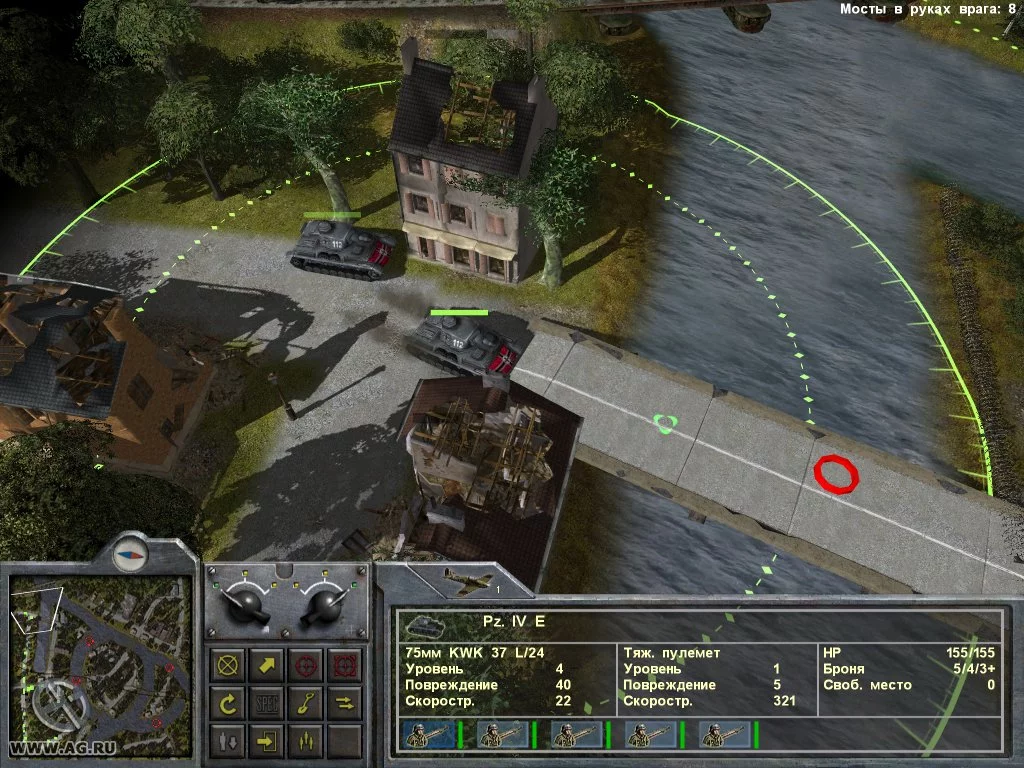Activate the arrow-into-door enter command

[x=266, y=742]
